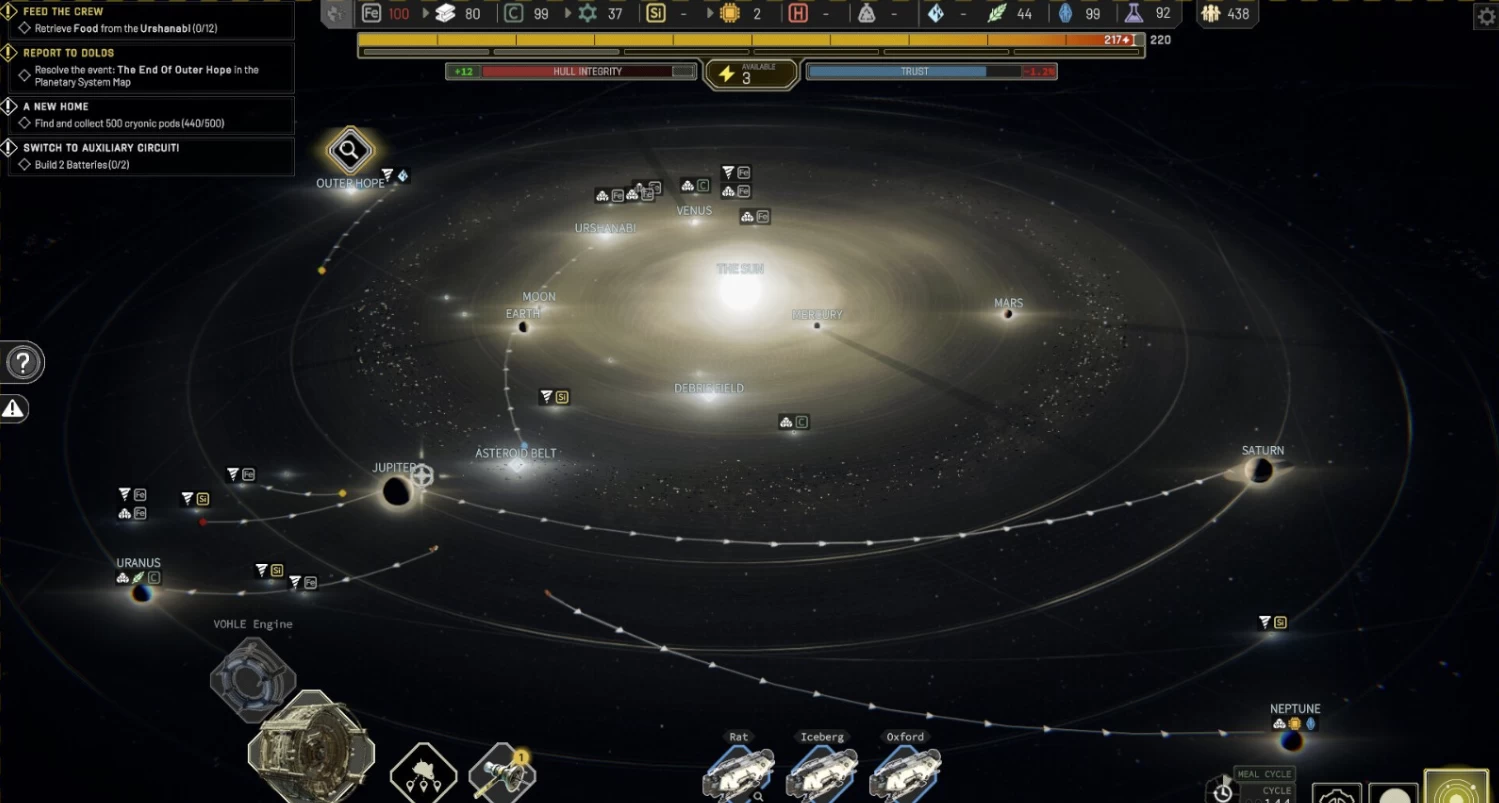Open the warning triangle alerts button
The height and width of the screenshot is (803, 1499).
point(13,408)
